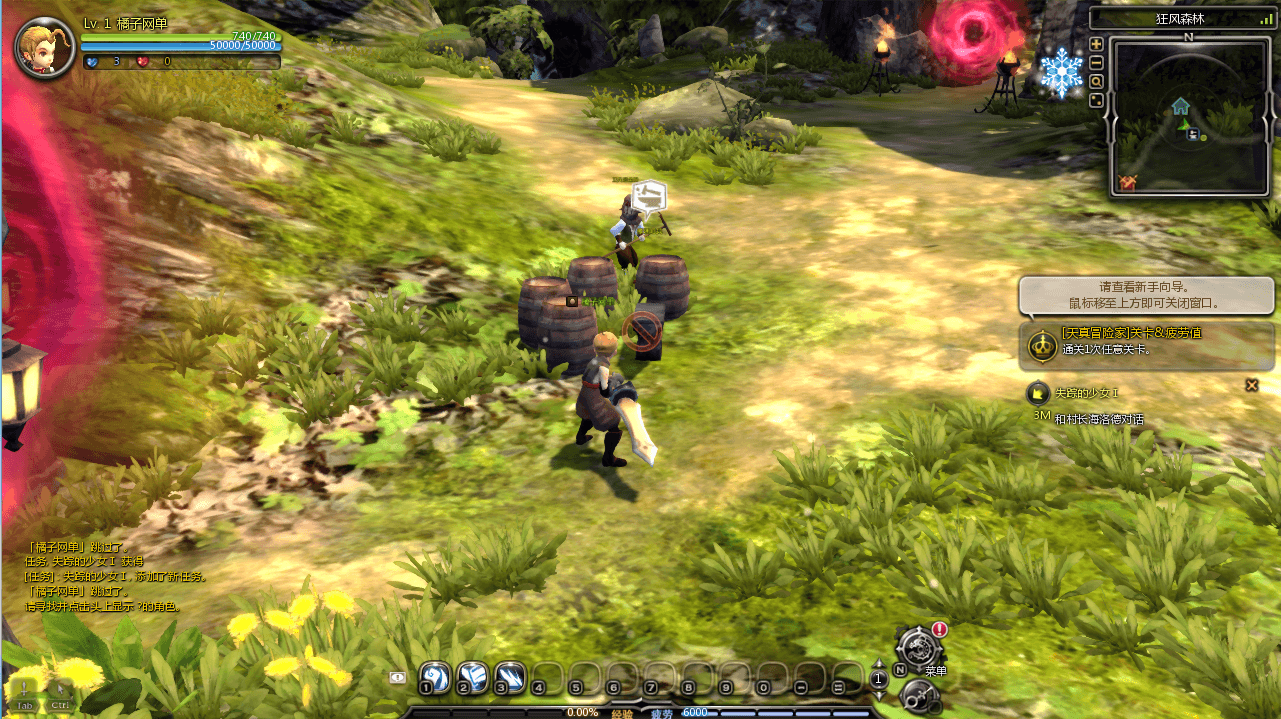Close the quest tracker with the X
The width and height of the screenshot is (1281, 719).
pyautogui.click(x=1251, y=385)
